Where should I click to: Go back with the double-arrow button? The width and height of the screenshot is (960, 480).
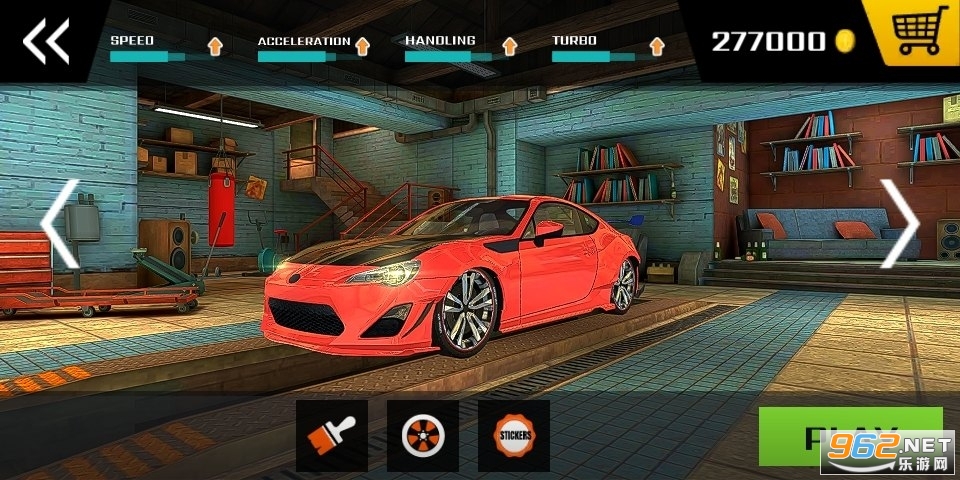[46, 41]
